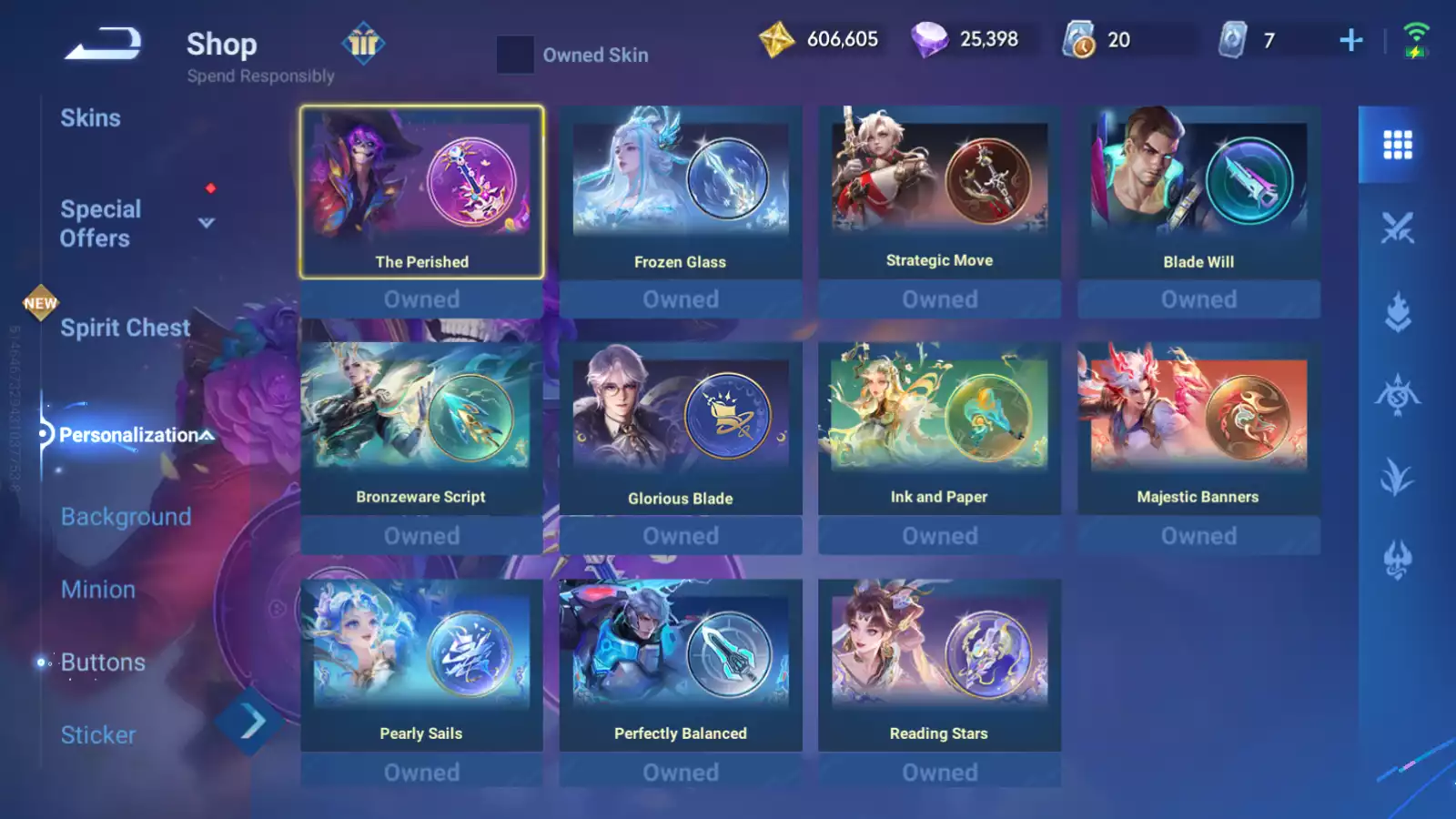Choose the Buttons sub-category
The image size is (1456, 819).
click(x=103, y=662)
